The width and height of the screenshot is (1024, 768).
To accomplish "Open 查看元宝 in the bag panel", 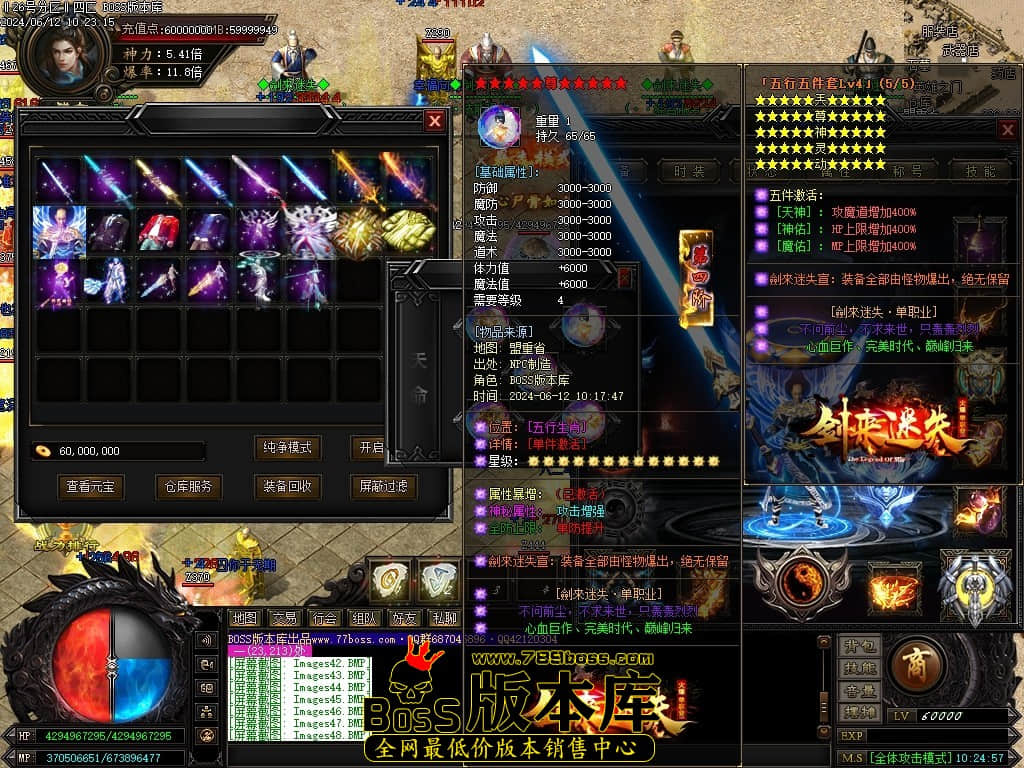I will point(91,487).
